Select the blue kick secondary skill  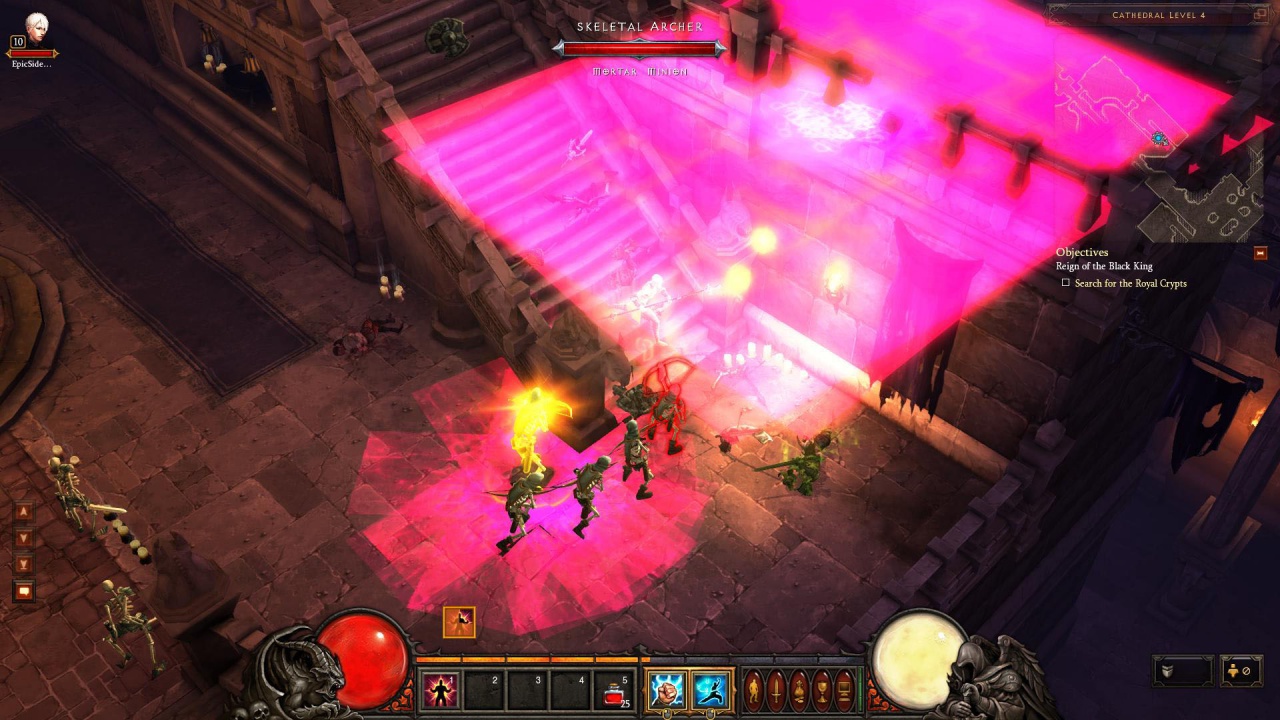point(711,690)
